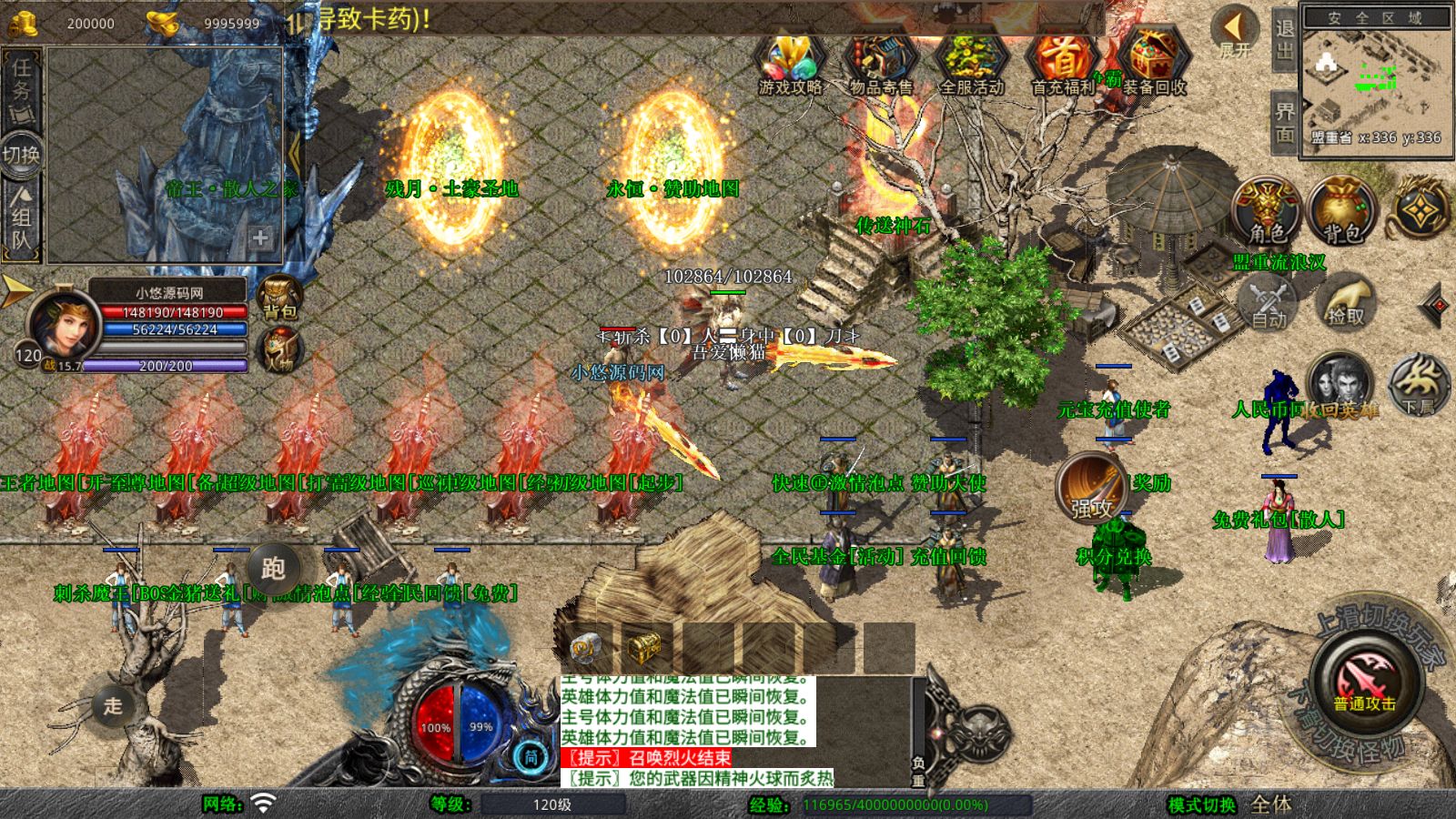Open the 界面 interface button
Image resolution: width=1456 pixels, height=819 pixels.
(x=1284, y=123)
